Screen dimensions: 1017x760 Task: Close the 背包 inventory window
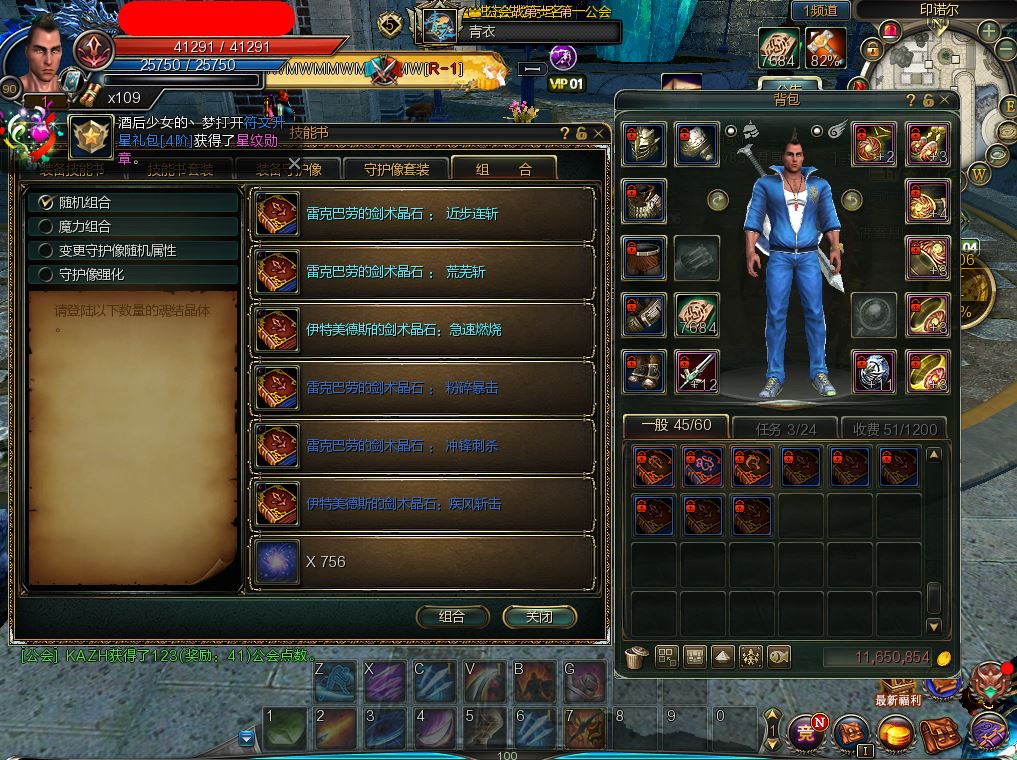[x=945, y=101]
